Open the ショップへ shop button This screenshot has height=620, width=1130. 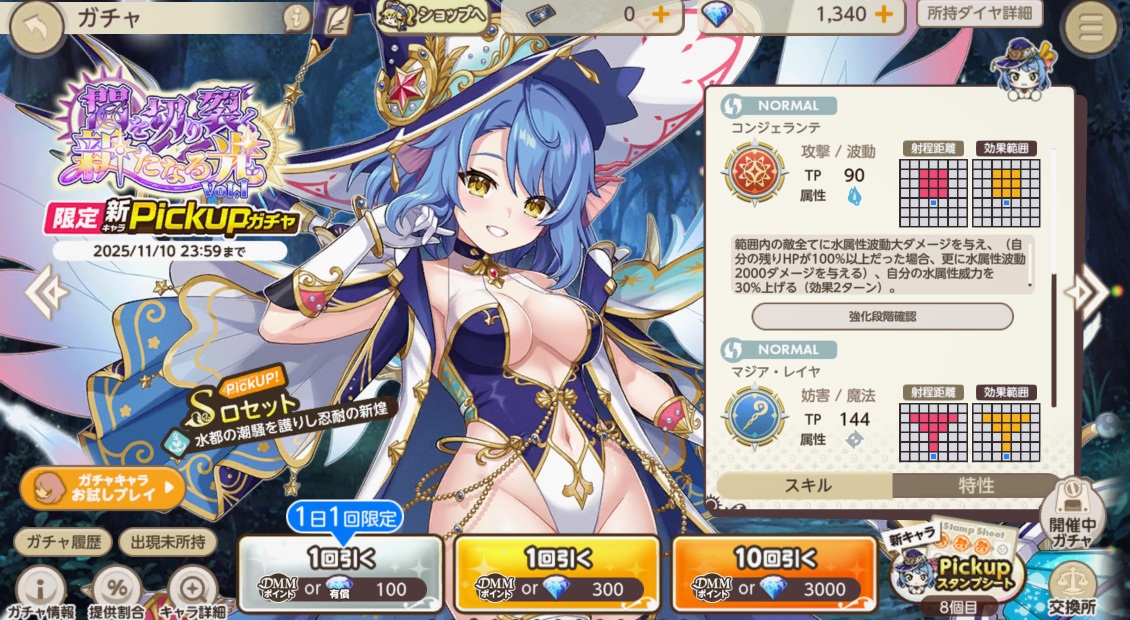coord(432,15)
